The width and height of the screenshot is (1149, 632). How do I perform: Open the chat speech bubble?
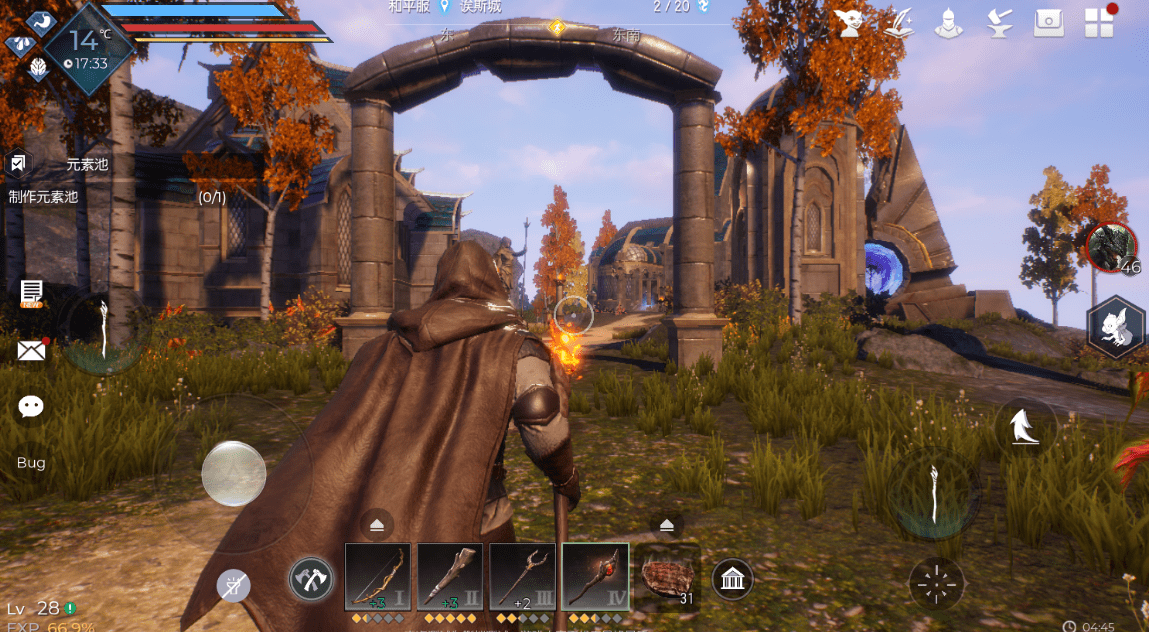pyautogui.click(x=32, y=406)
